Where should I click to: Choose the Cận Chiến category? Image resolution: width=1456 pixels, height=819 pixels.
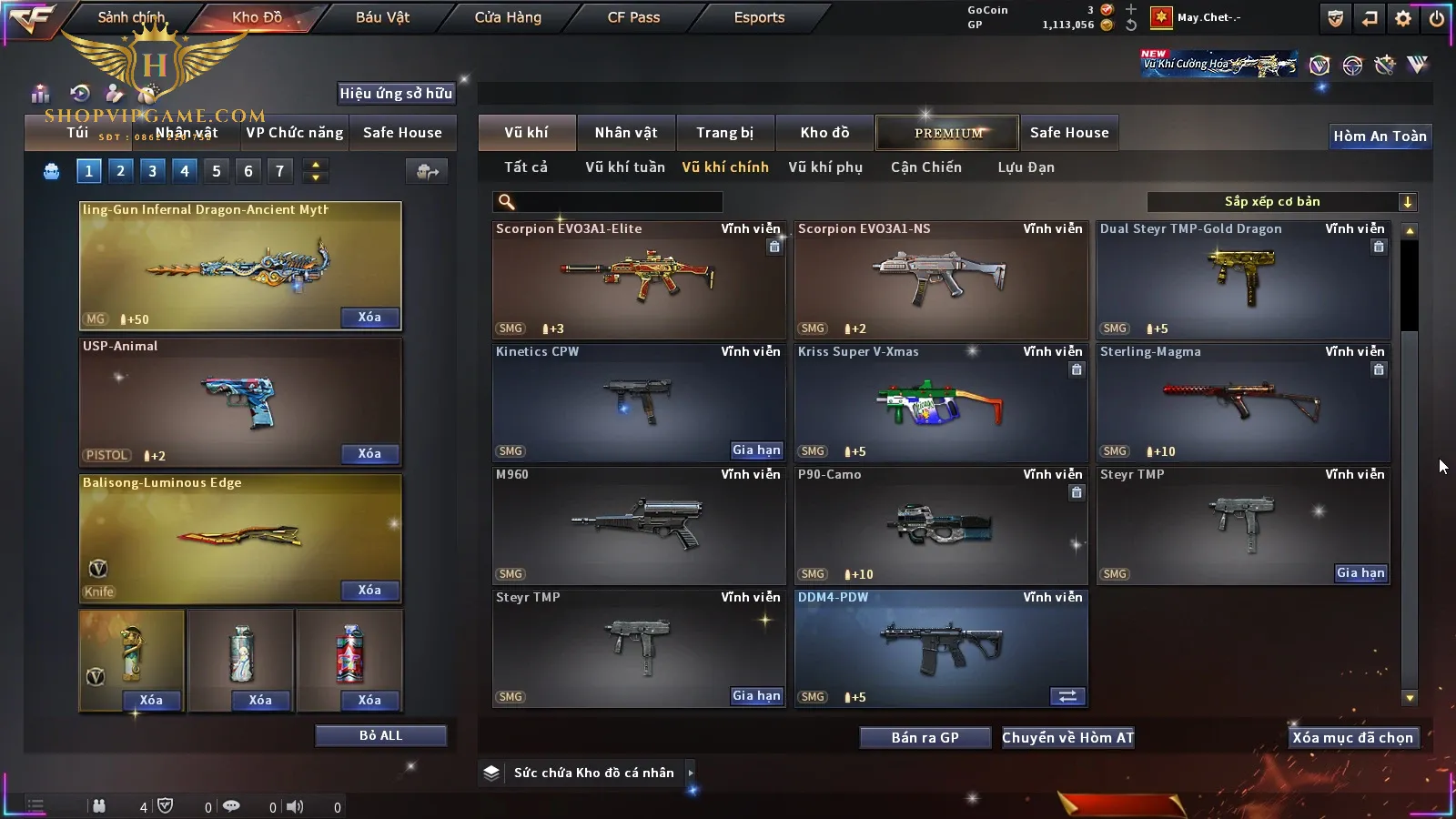pos(925,167)
